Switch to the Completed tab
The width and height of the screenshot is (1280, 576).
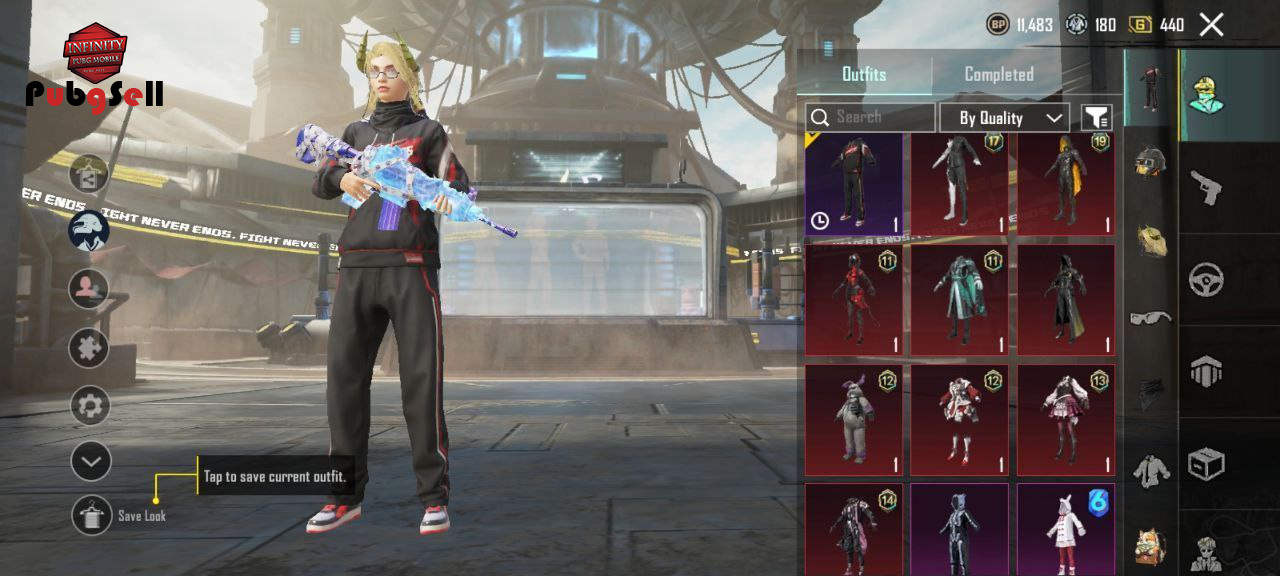coord(998,74)
